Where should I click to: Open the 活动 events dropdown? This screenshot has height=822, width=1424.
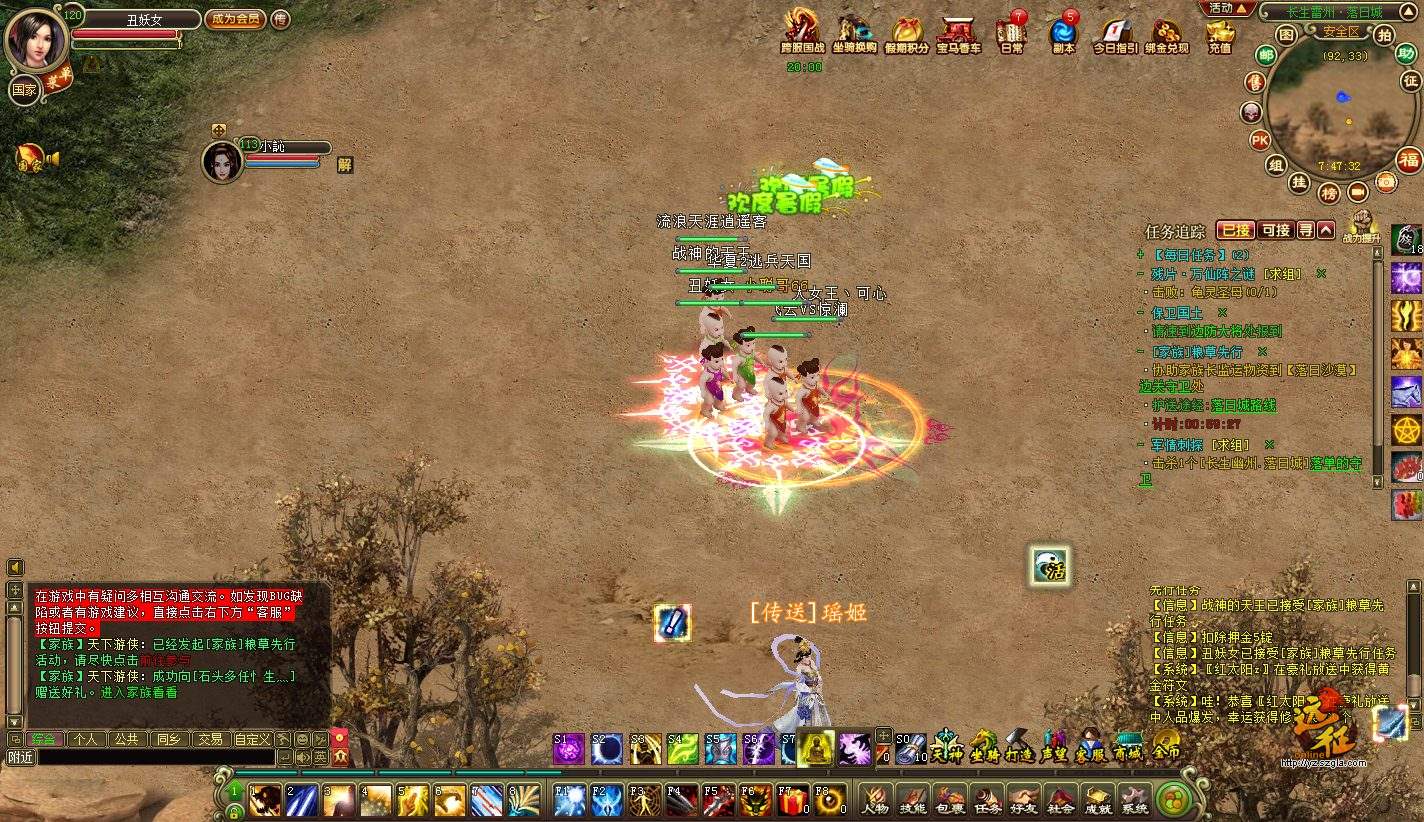pyautogui.click(x=1229, y=8)
